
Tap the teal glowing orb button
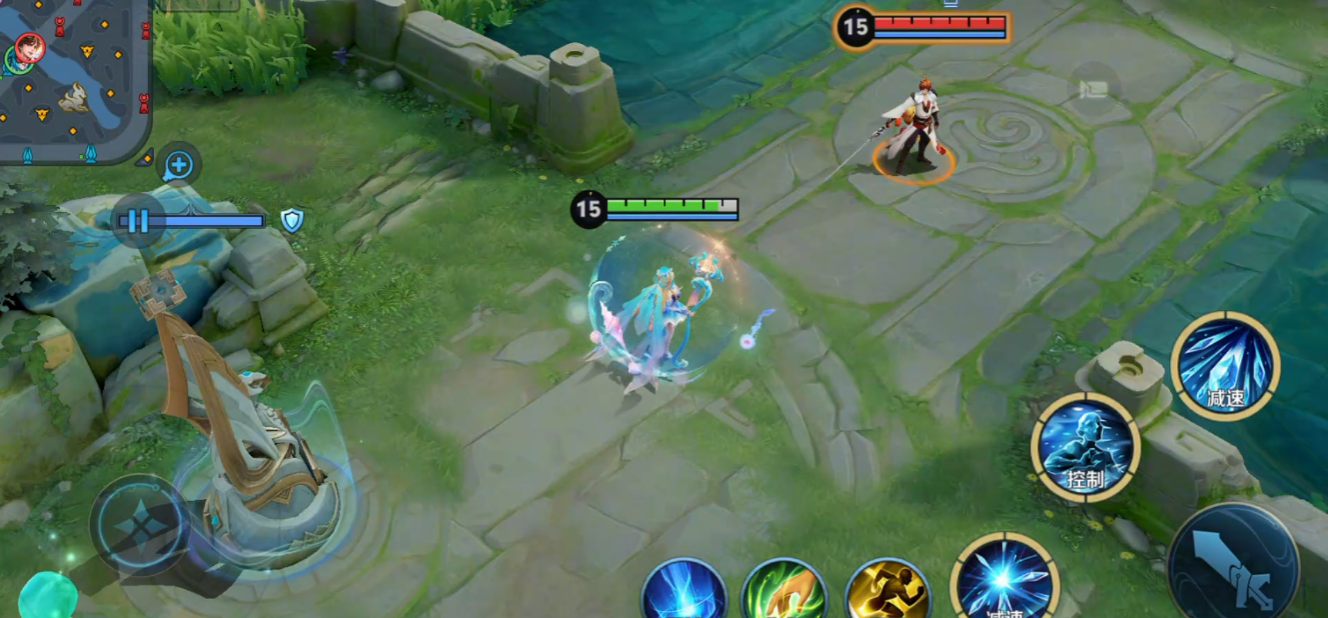pos(46,597)
